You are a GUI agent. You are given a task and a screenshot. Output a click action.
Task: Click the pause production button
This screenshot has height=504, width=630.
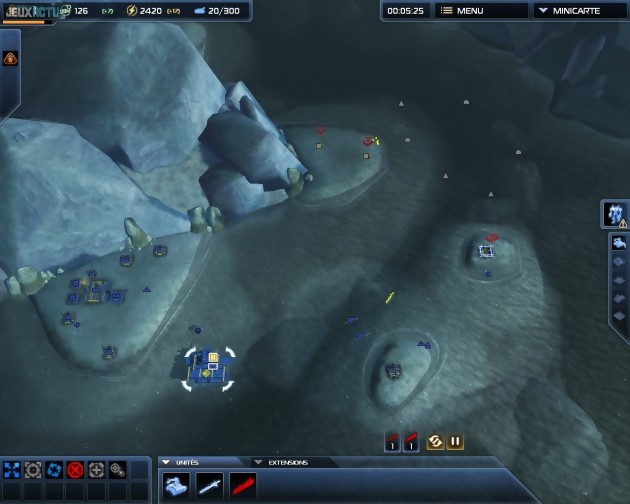[x=455, y=441]
